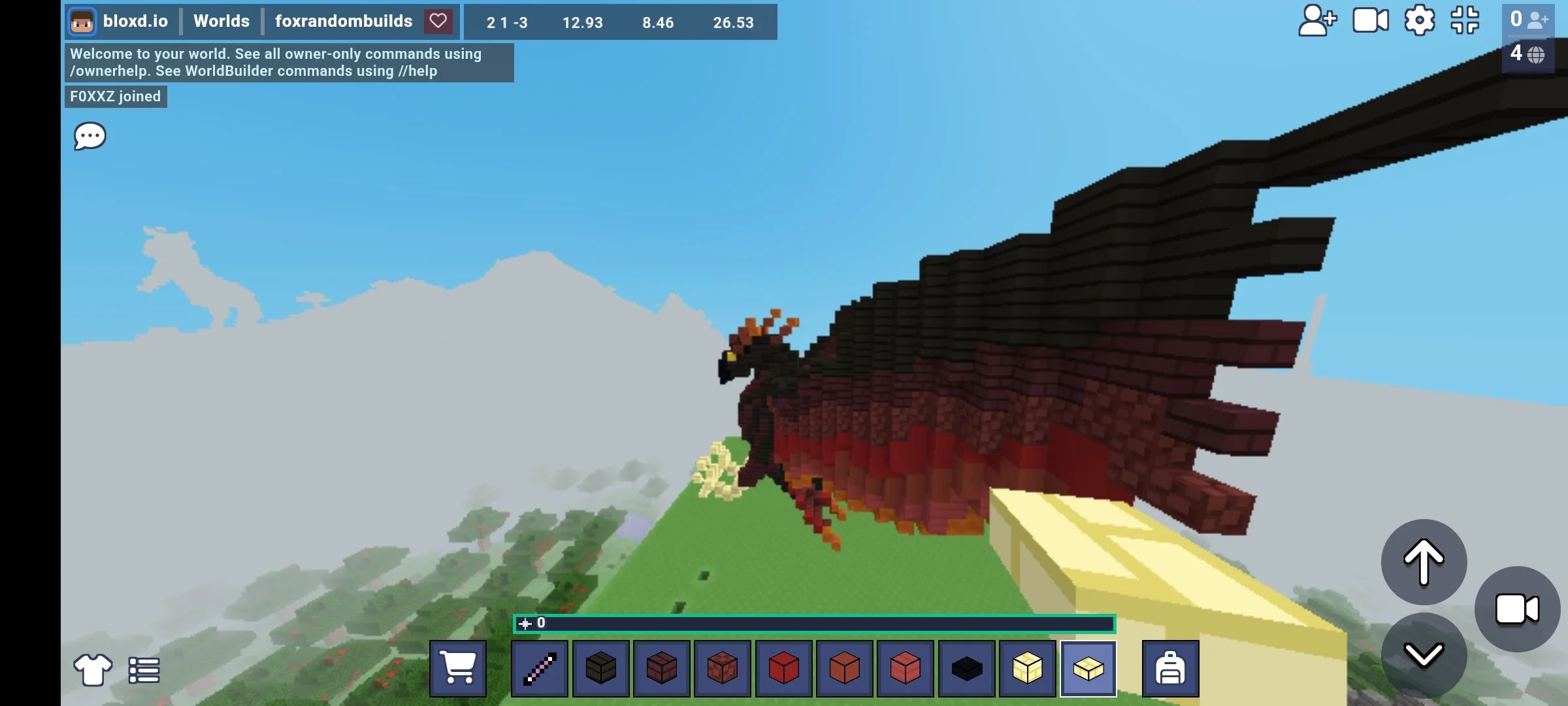Choose the solid bright red block slot
The height and width of the screenshot is (706, 1568).
pos(783,668)
